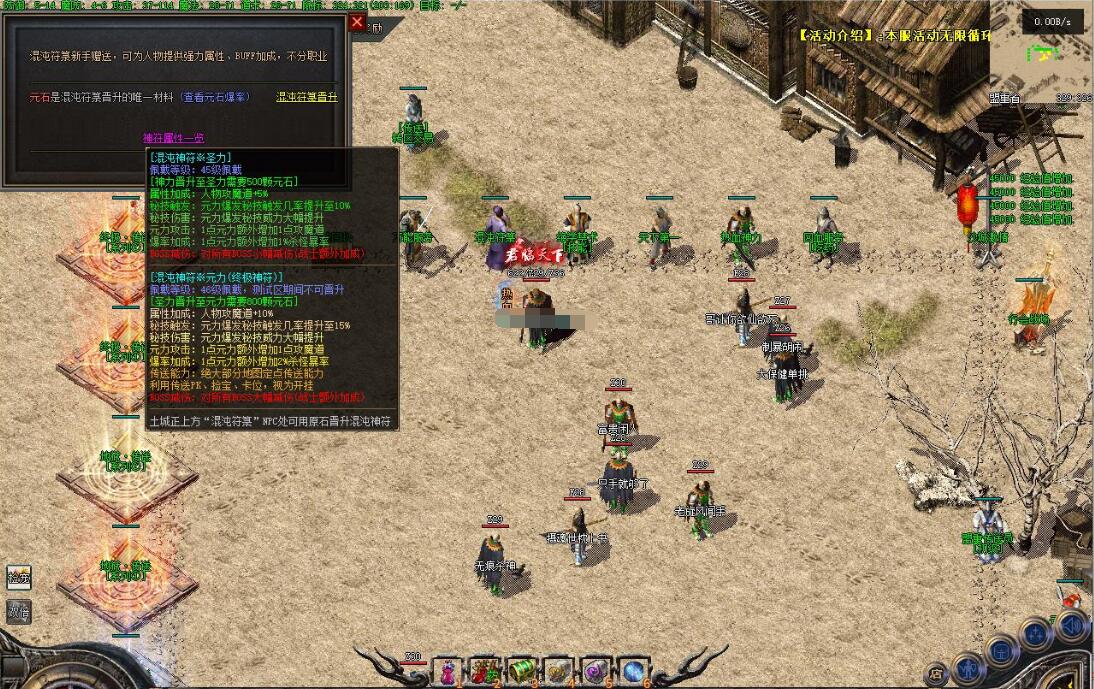1094x689 pixels.
Task: Close the NPC dialog with red X
Action: (x=357, y=22)
